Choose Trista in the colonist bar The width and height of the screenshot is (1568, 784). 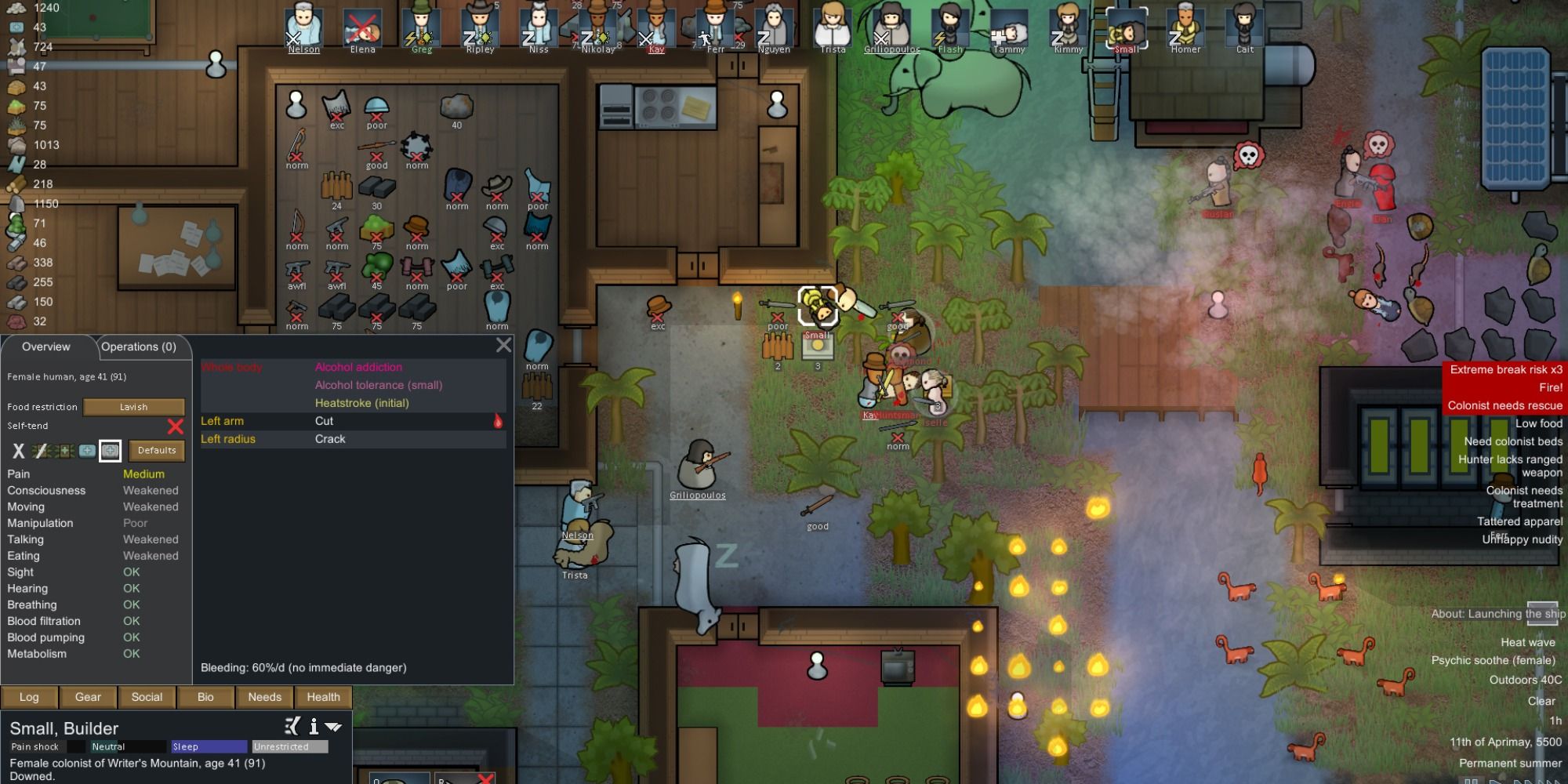click(833, 26)
